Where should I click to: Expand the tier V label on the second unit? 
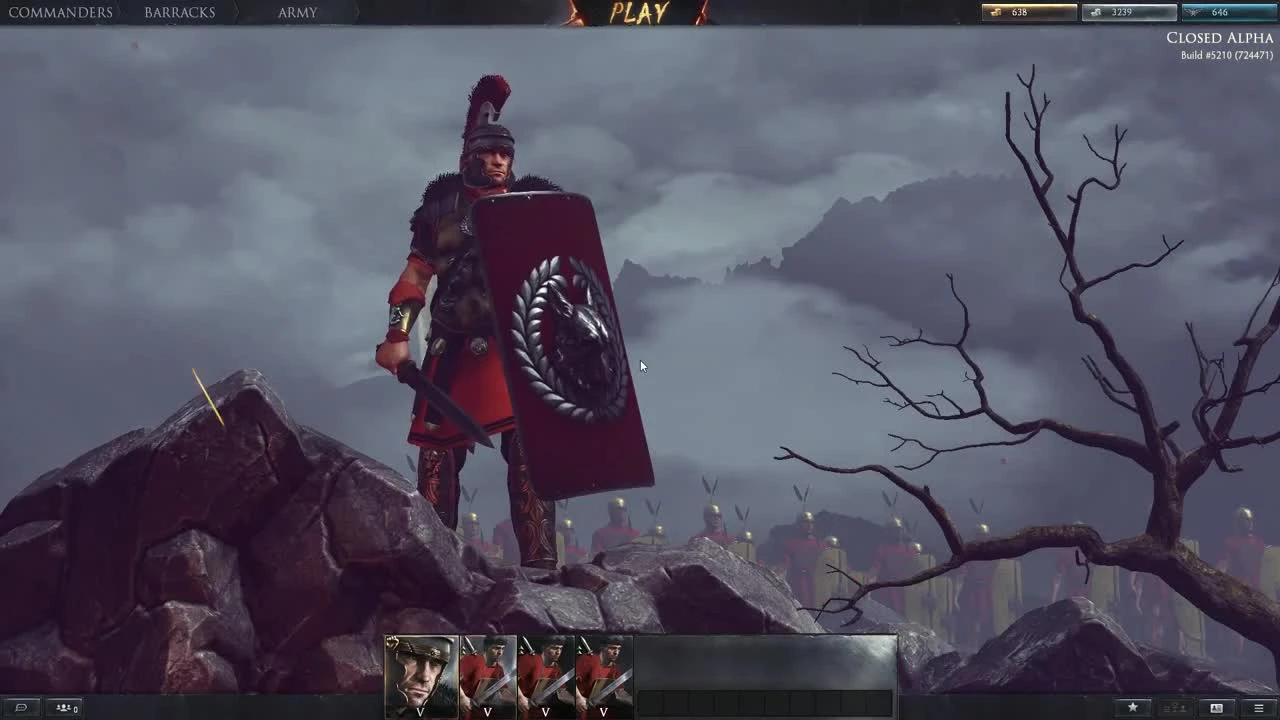487,713
